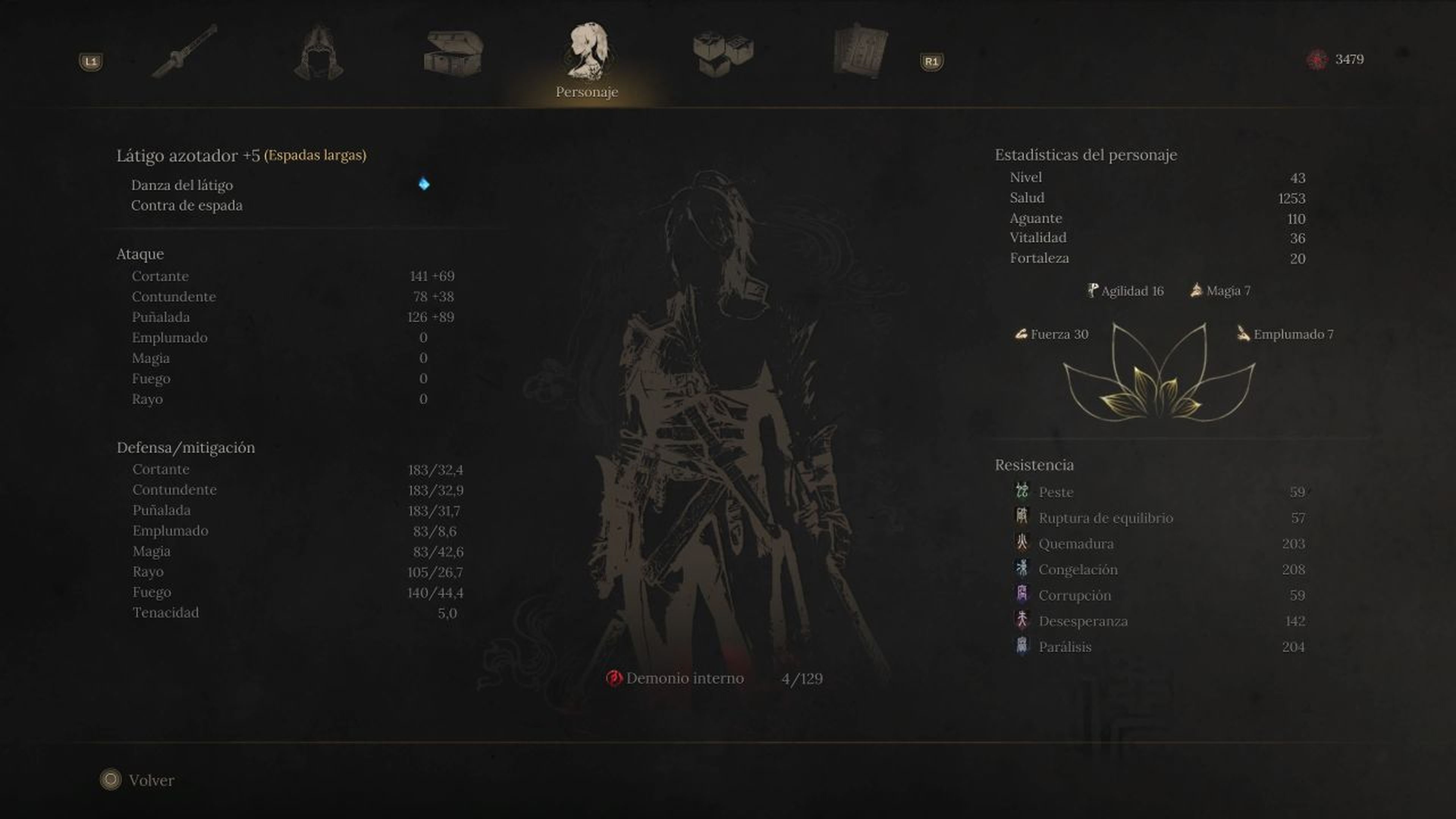Select the Fuerza 30 attribute
This screenshot has width=1456, height=819.
[1052, 334]
